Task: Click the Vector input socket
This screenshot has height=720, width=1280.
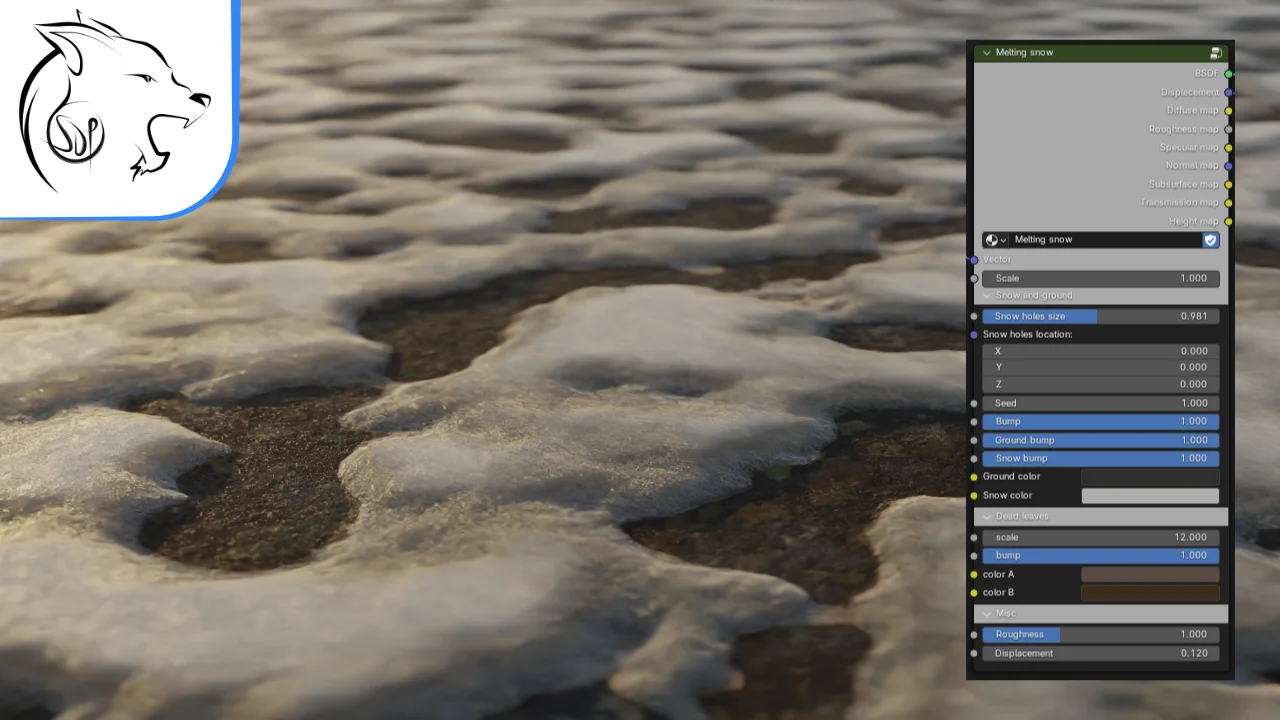Action: [973, 259]
